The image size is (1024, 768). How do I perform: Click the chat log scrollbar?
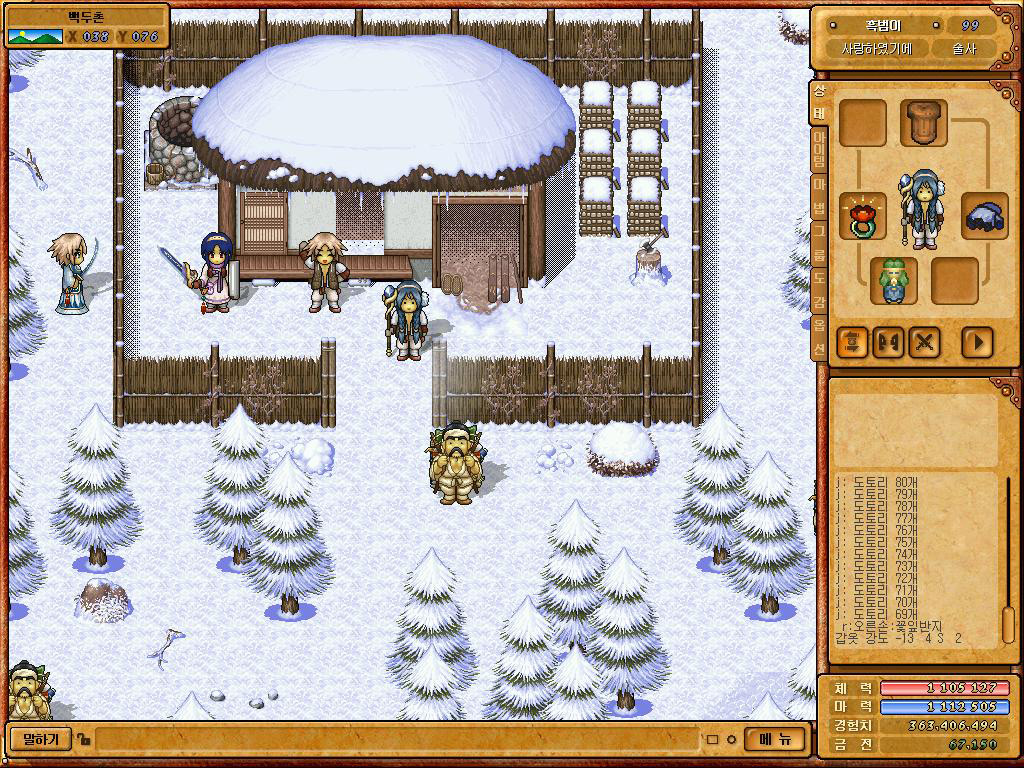pyautogui.click(x=1008, y=560)
